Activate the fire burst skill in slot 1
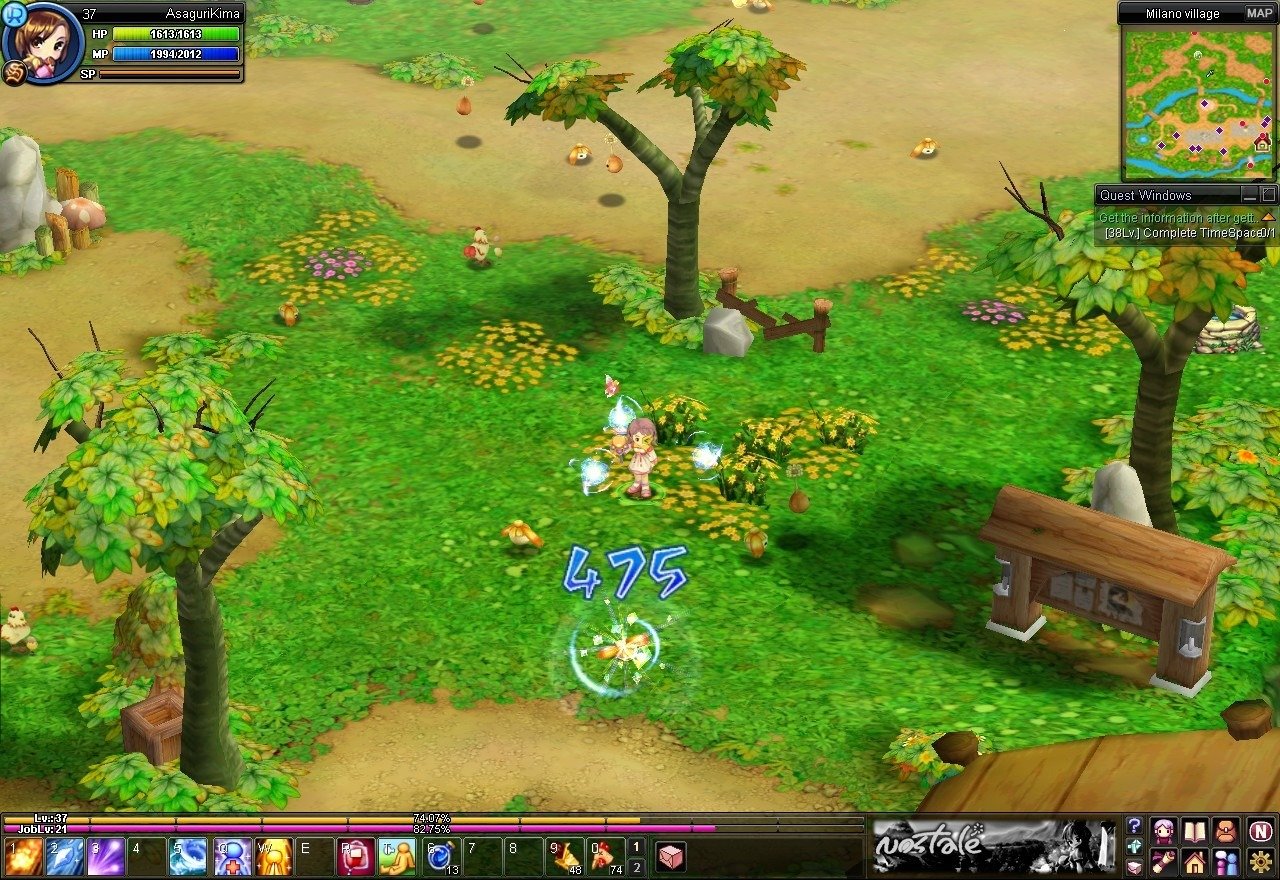This screenshot has width=1280, height=880. [x=23, y=857]
